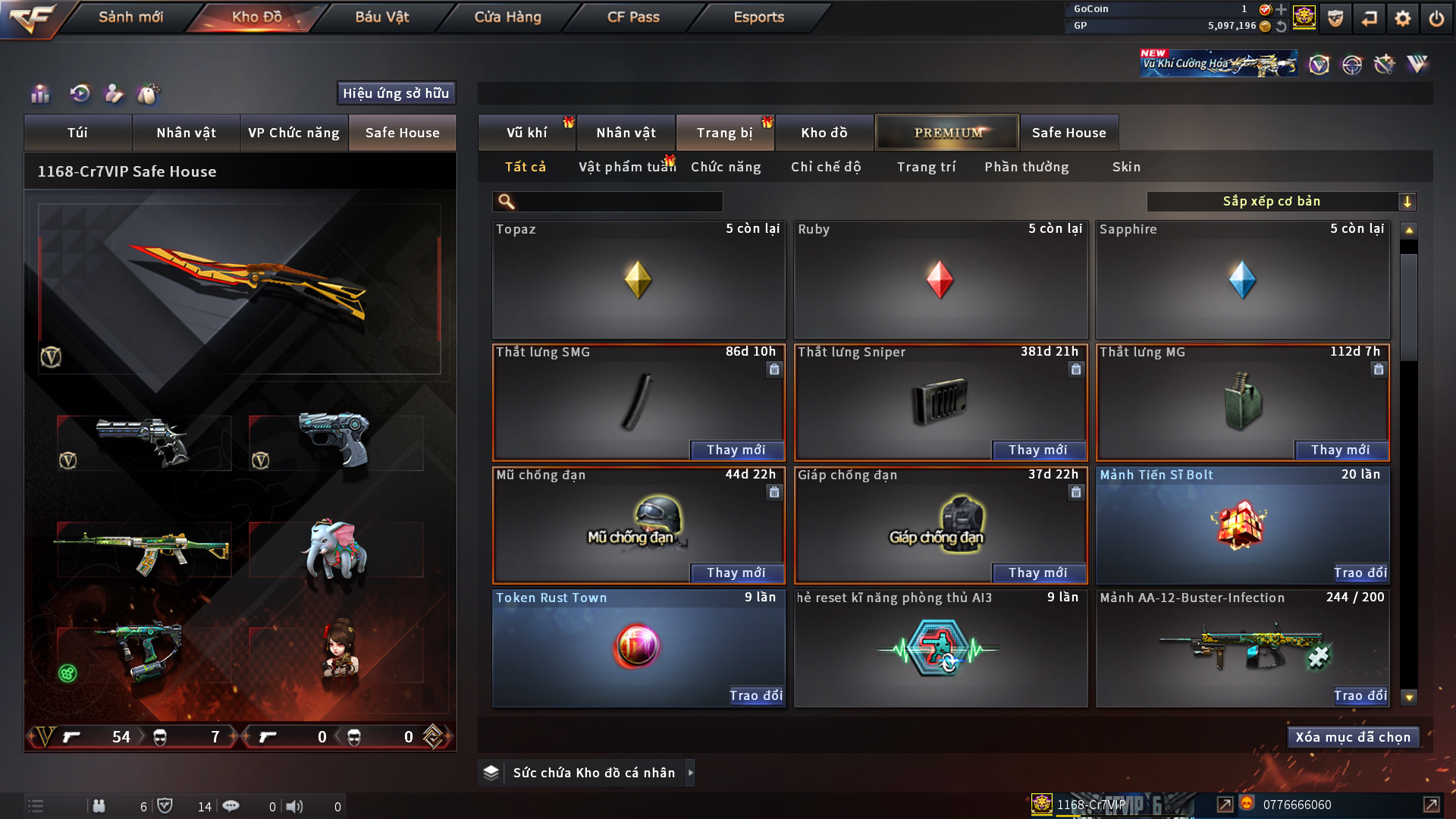Switch to the Vũ khí tab
Image resolution: width=1456 pixels, height=819 pixels.
pos(526,133)
